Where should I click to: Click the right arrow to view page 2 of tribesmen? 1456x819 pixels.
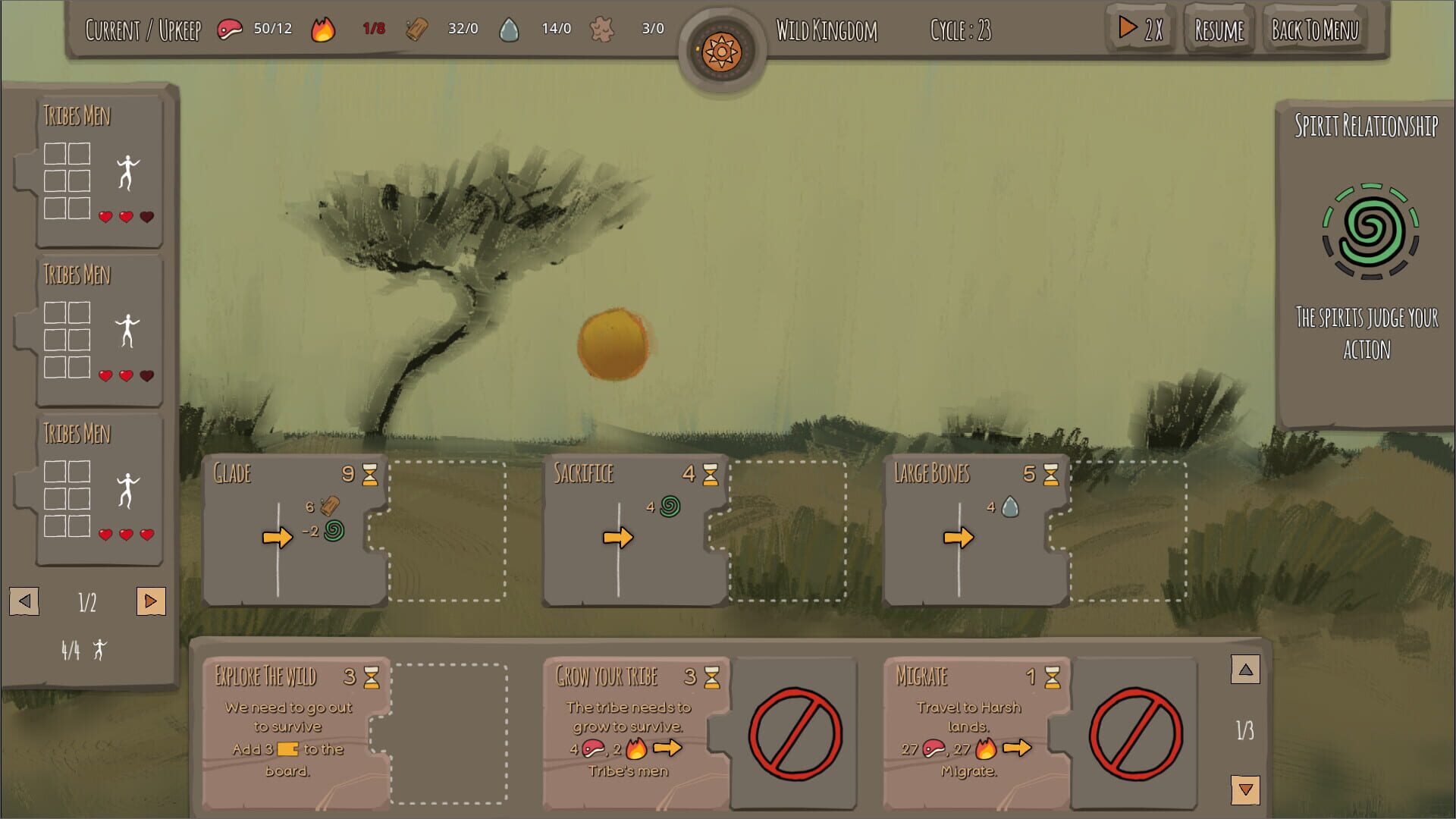tap(151, 600)
